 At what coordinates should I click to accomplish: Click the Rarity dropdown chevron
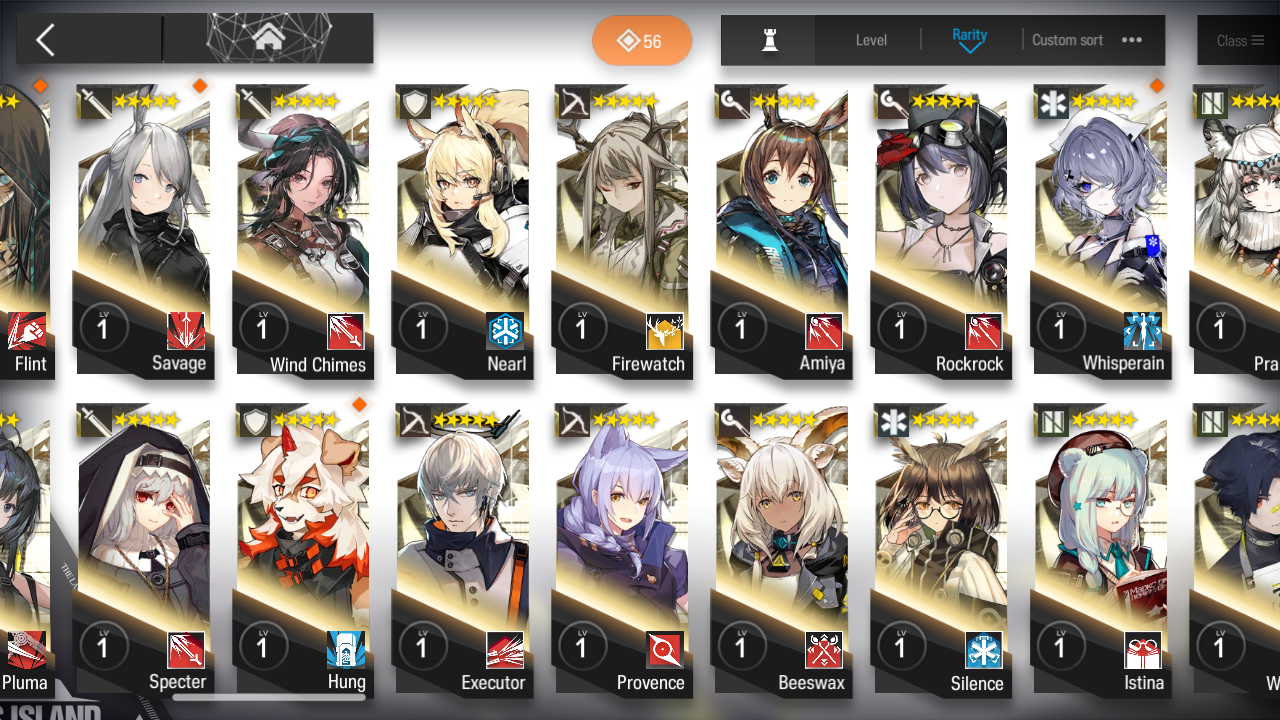pos(968,47)
